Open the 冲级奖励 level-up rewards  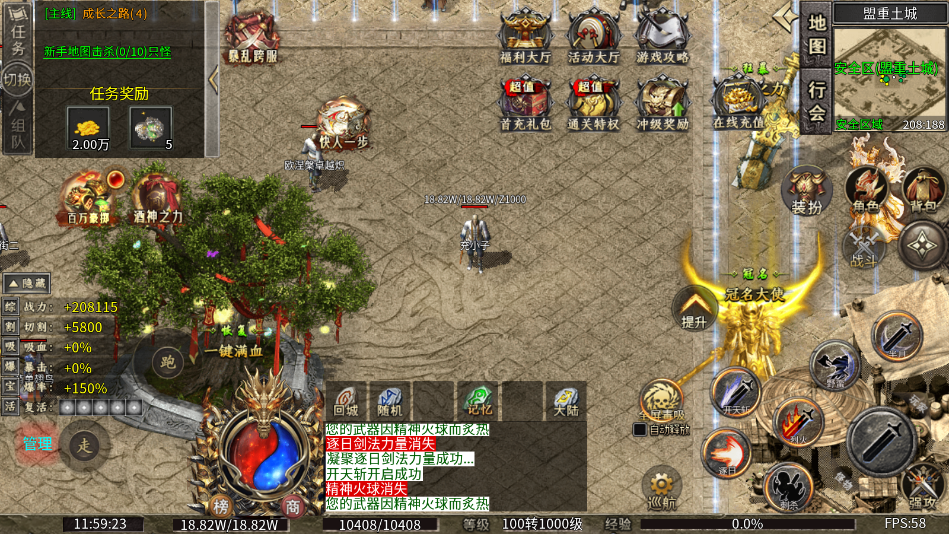662,103
